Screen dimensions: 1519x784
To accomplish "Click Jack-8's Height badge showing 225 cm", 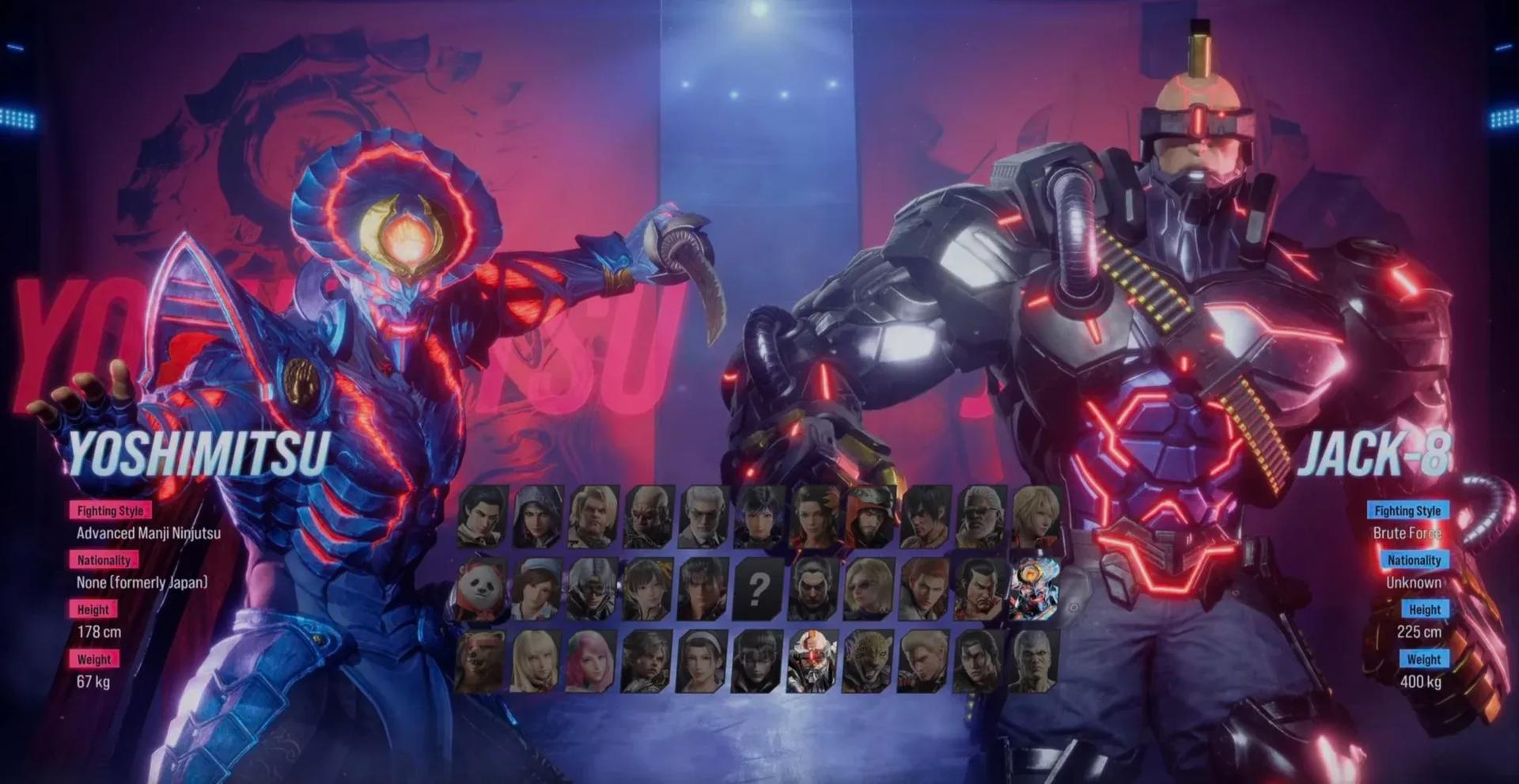I will 1424,609.
